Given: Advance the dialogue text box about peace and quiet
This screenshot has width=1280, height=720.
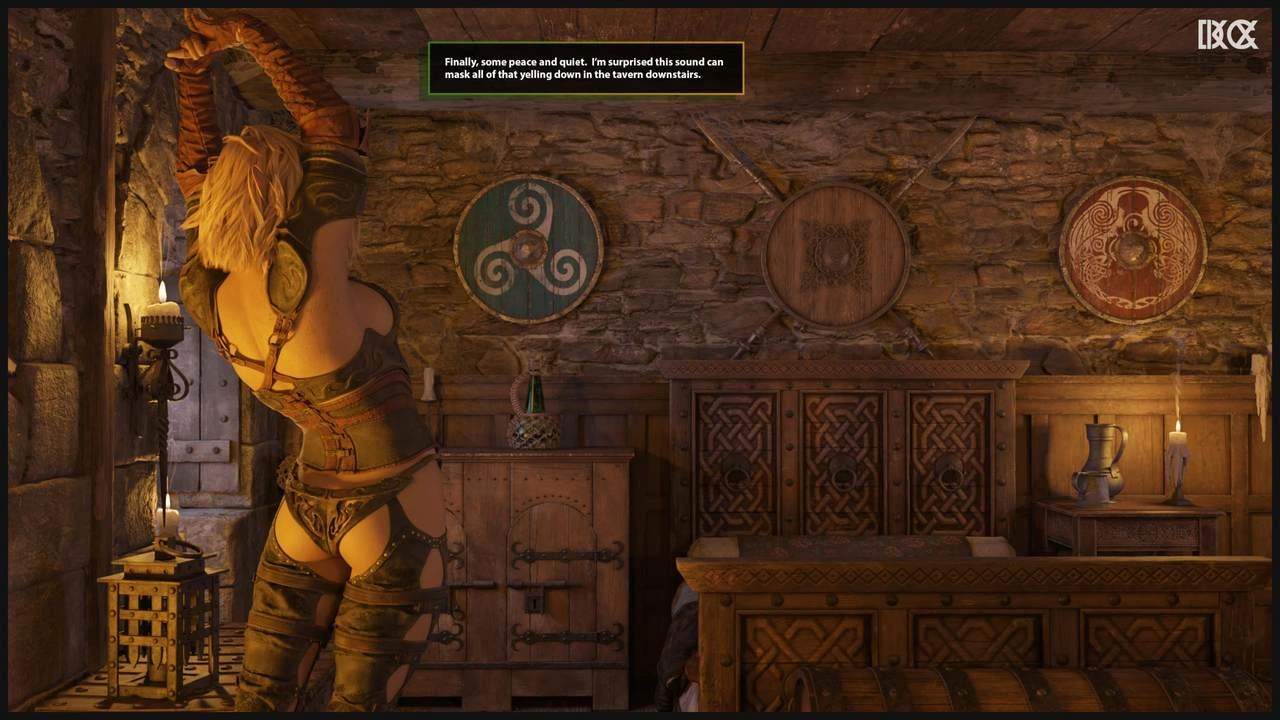Looking at the screenshot, I should tap(585, 68).
